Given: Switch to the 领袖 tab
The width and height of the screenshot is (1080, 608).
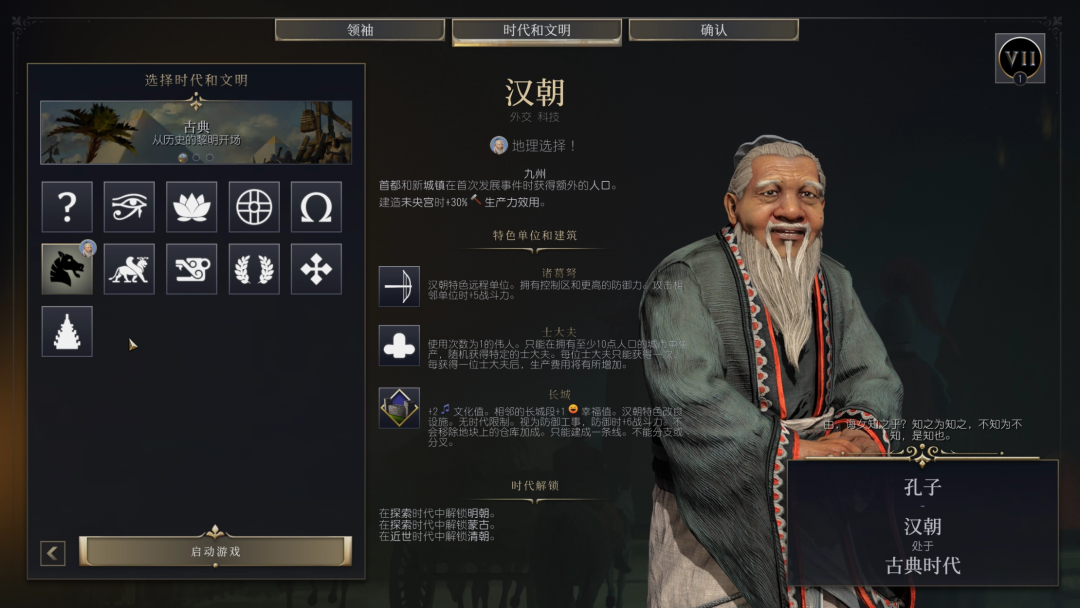Looking at the screenshot, I should [360, 30].
